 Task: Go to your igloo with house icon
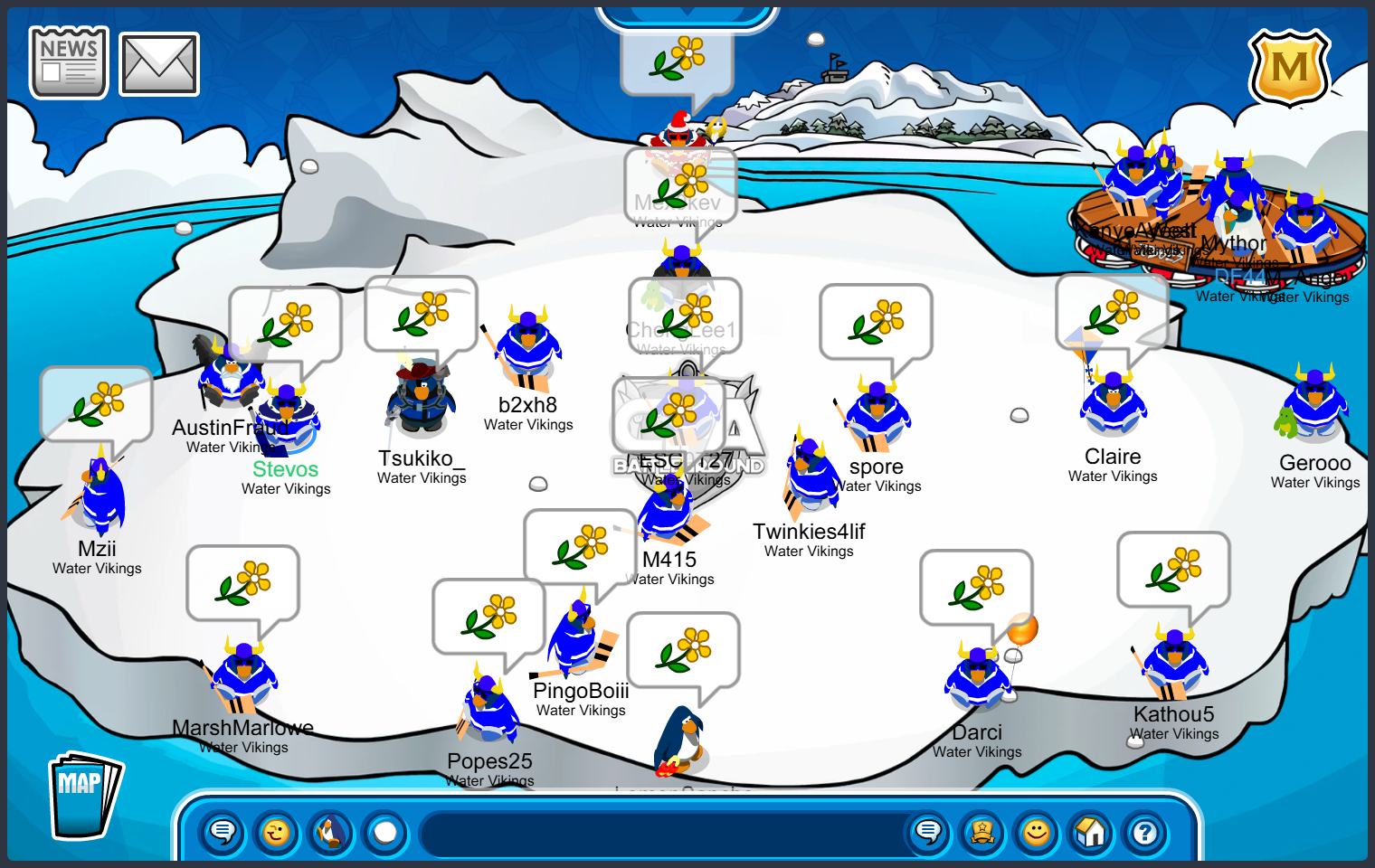pyautogui.click(x=1091, y=832)
